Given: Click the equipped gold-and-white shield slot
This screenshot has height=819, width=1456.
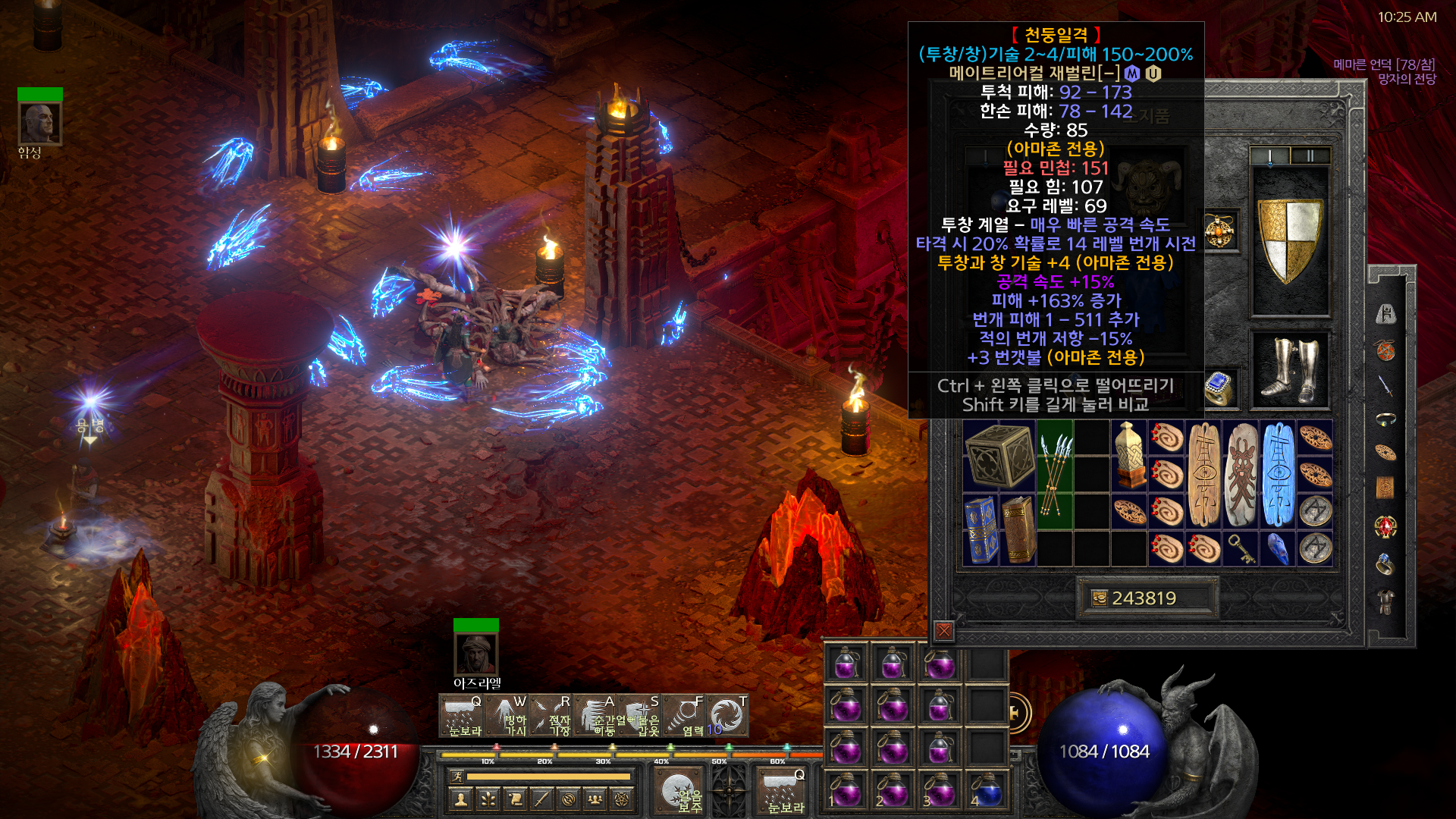Looking at the screenshot, I should click(x=1290, y=240).
